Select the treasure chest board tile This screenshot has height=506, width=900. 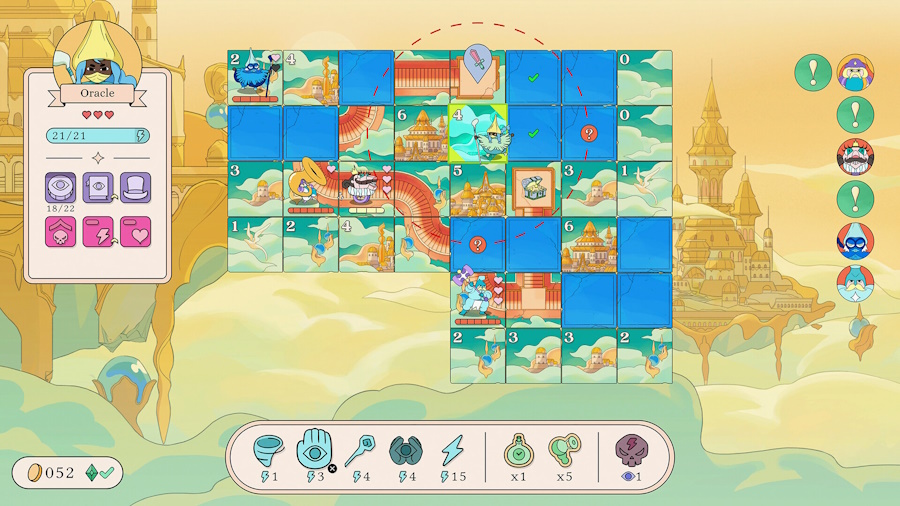click(x=533, y=188)
